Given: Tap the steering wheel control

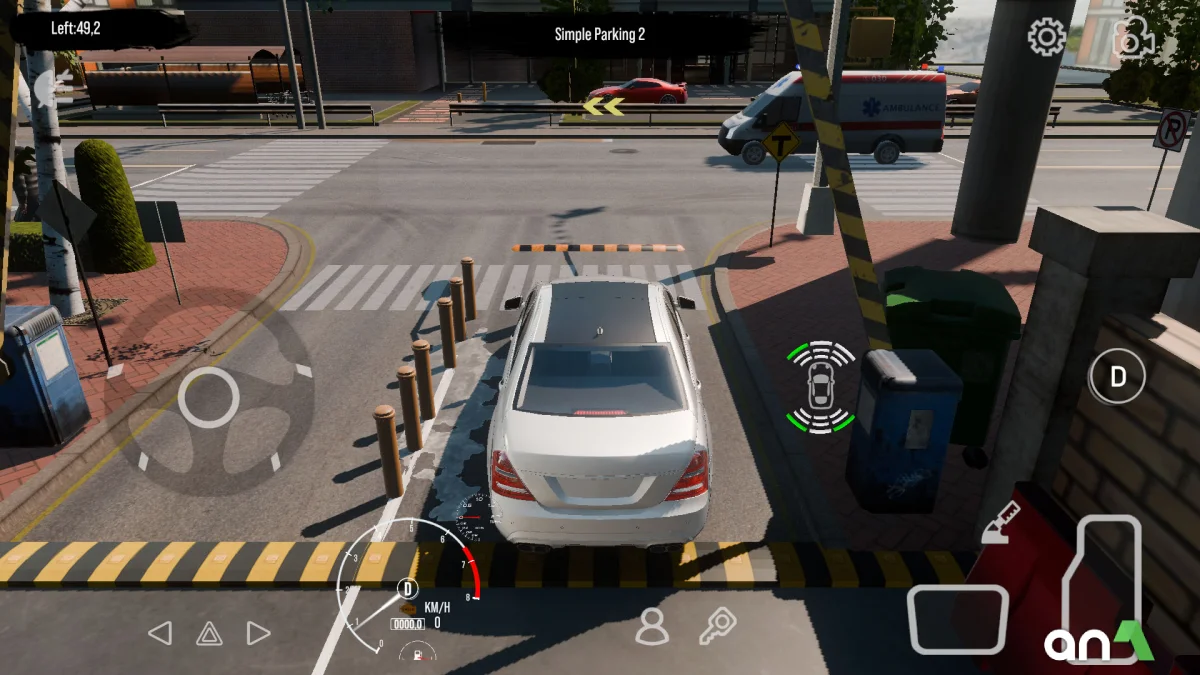Looking at the screenshot, I should 209,397.
